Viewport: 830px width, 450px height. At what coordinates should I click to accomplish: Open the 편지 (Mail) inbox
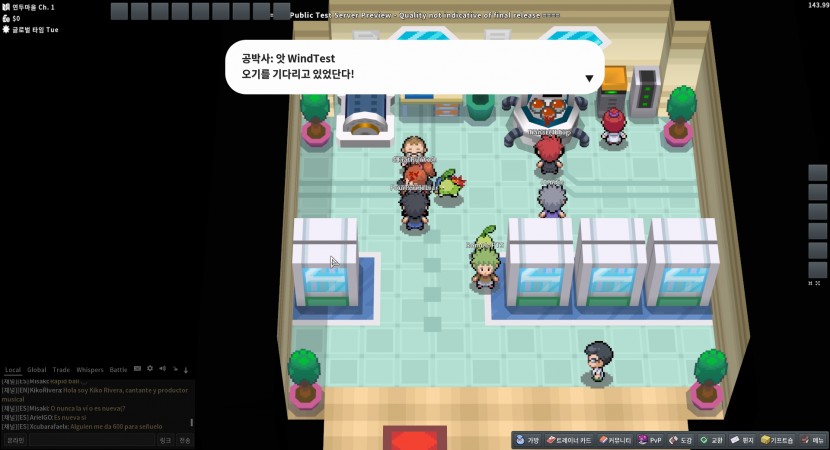pos(742,440)
